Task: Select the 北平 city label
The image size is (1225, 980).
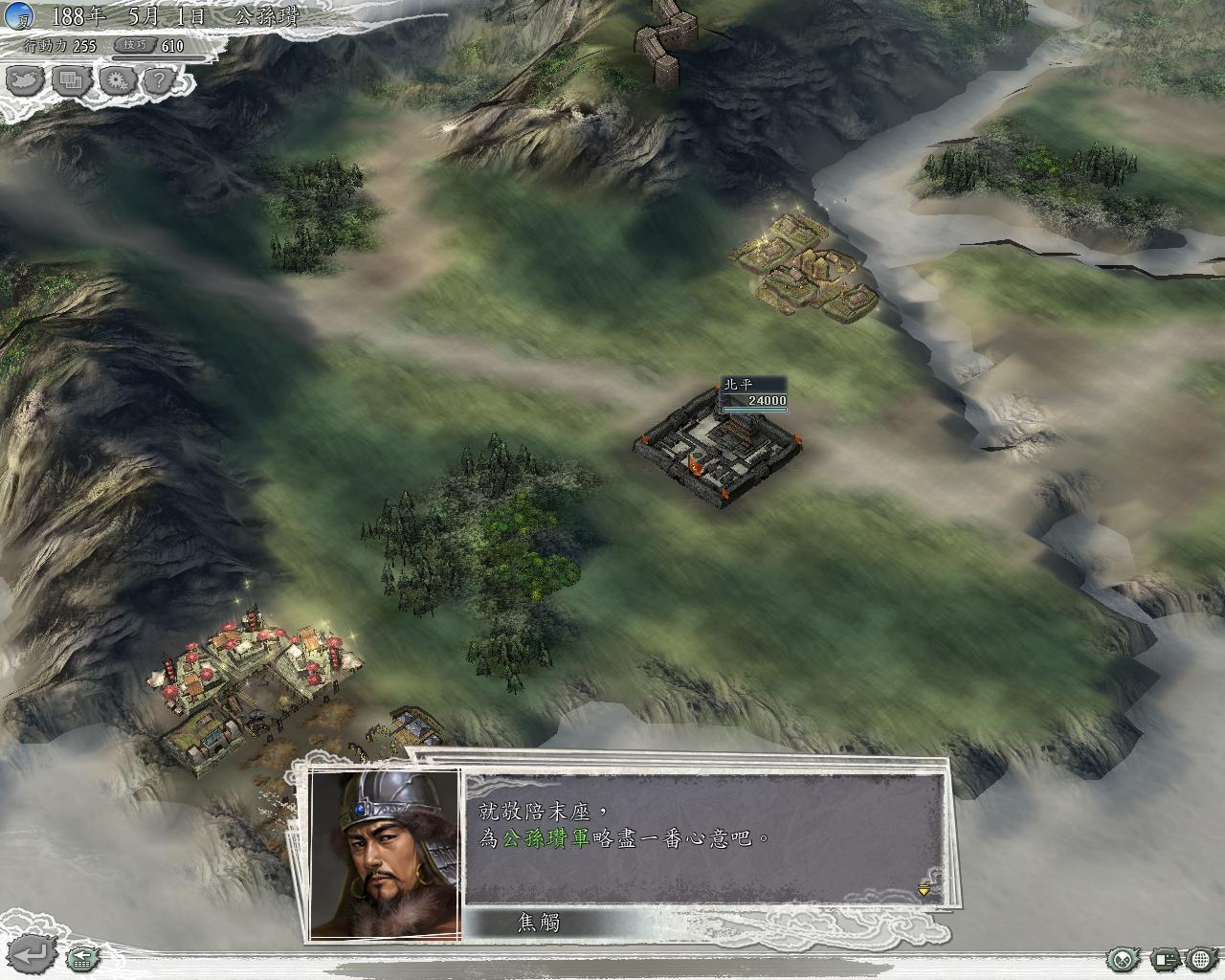Action: [x=739, y=385]
